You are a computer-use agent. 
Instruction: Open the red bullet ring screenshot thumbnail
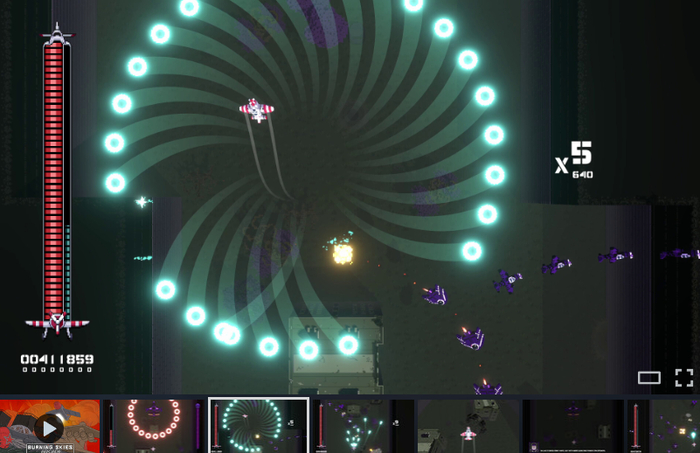coord(154,426)
